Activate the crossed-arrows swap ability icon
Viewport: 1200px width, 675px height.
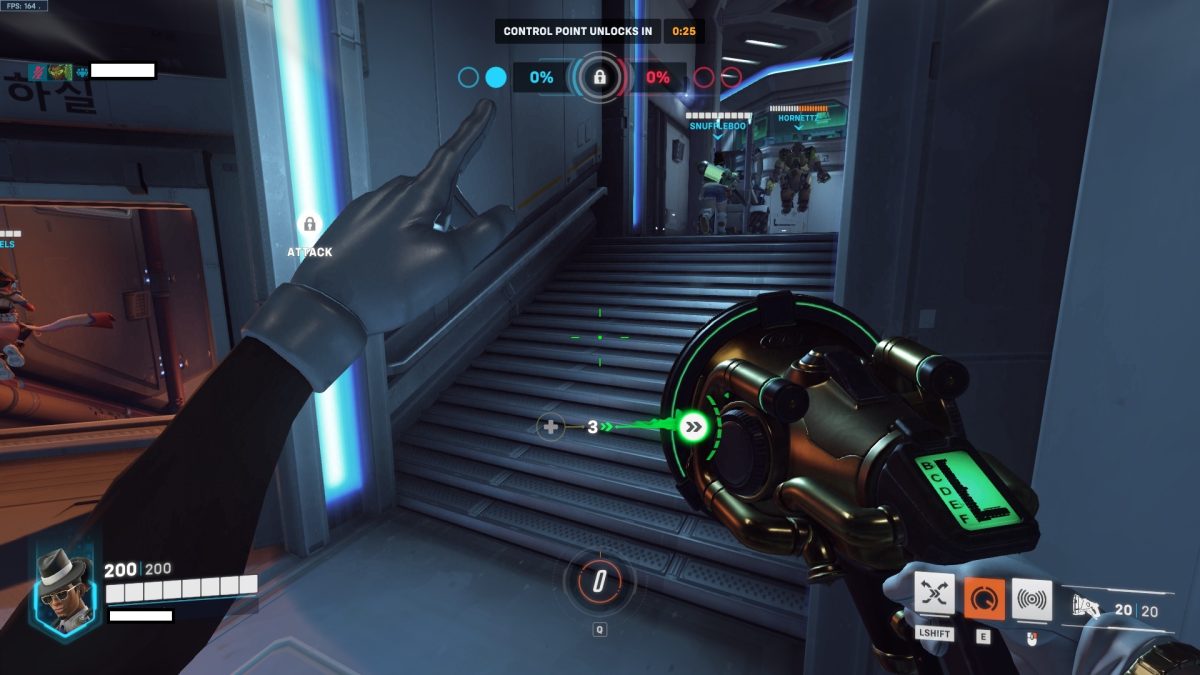point(934,597)
